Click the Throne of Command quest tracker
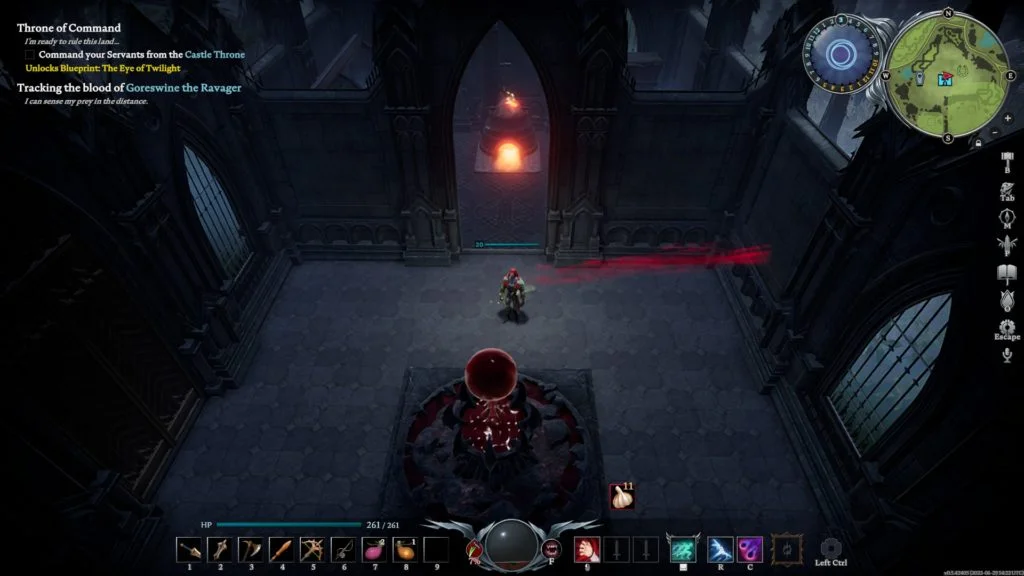Viewport: 1024px width, 576px height. 69,28
